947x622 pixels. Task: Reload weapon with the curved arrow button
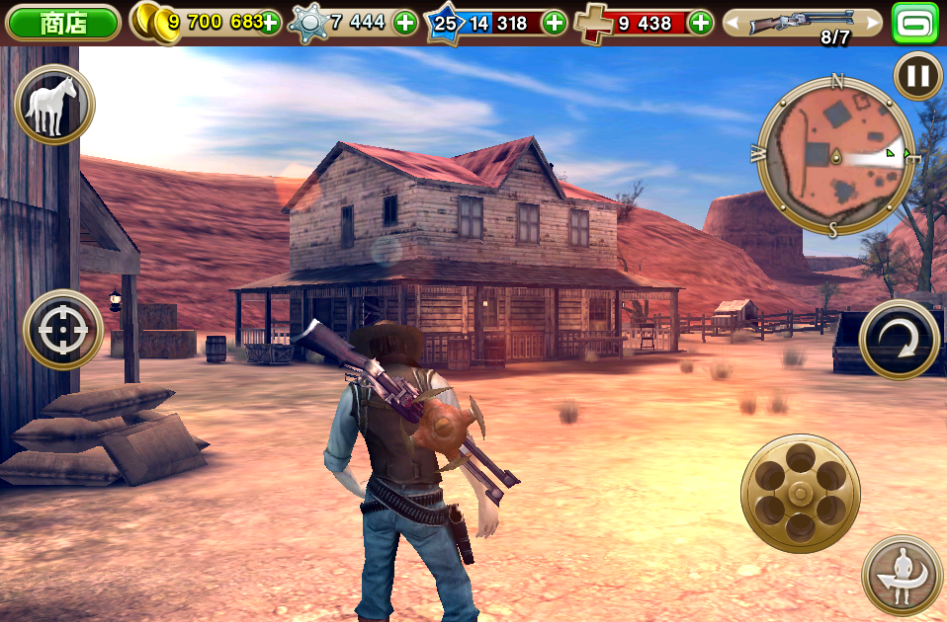pyautogui.click(x=898, y=340)
